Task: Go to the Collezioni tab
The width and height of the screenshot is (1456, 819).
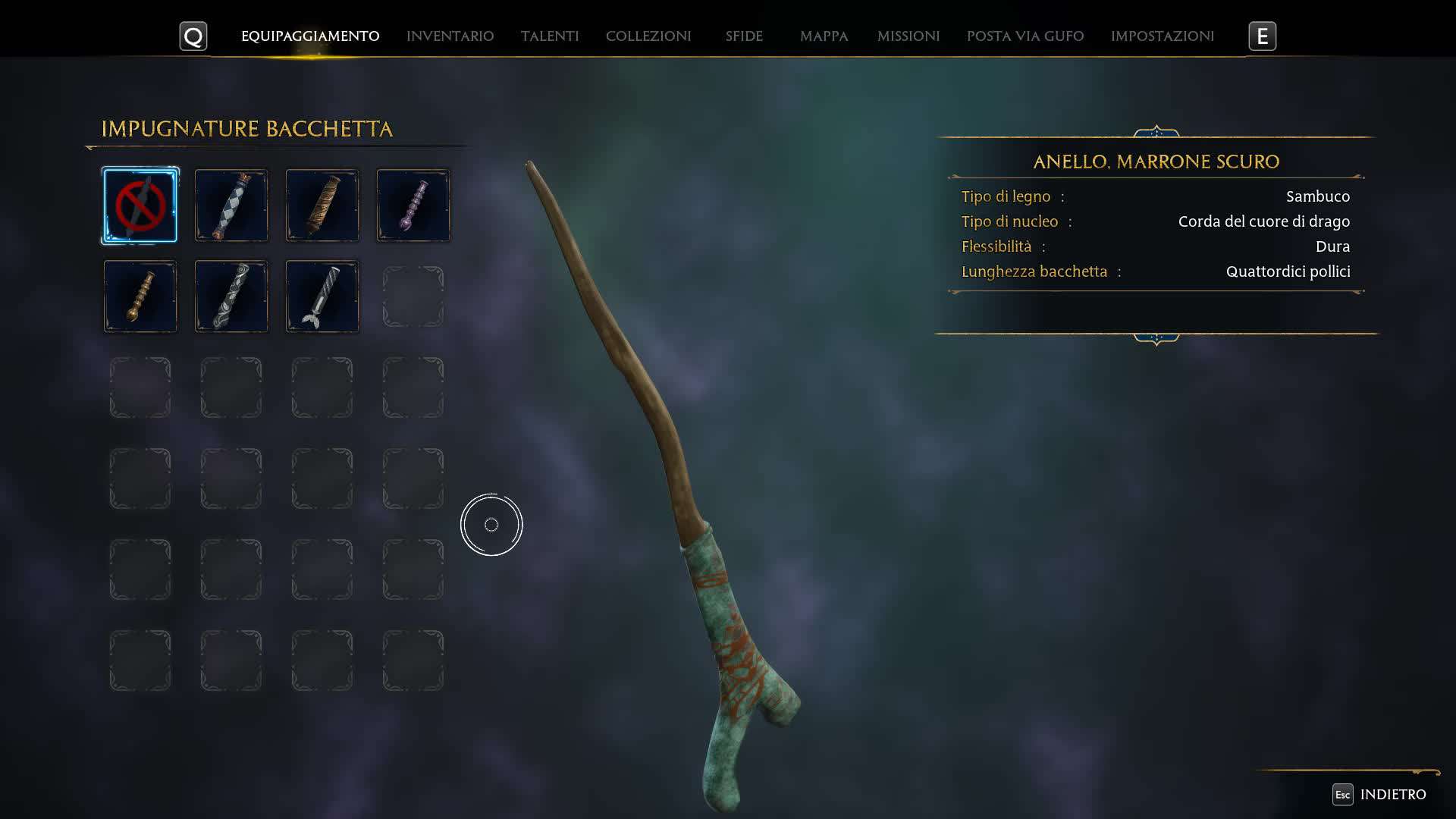Action: click(x=648, y=36)
